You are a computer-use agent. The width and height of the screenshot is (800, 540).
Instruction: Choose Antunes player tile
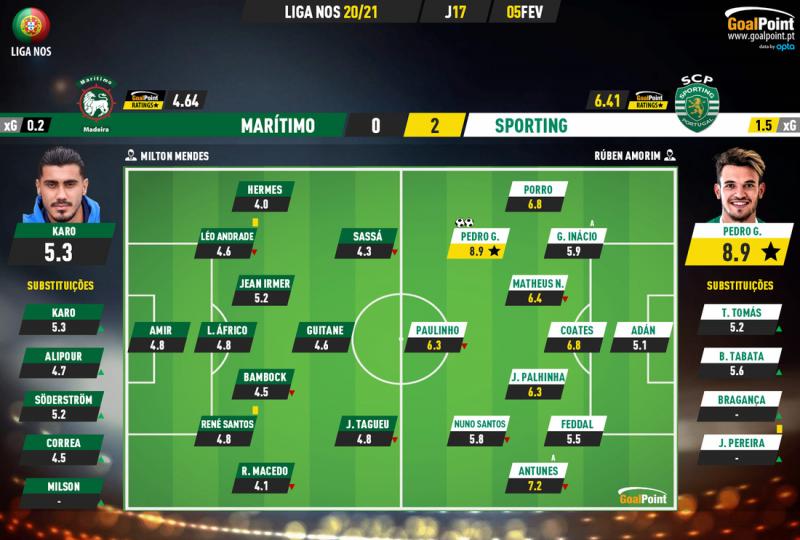(538, 479)
